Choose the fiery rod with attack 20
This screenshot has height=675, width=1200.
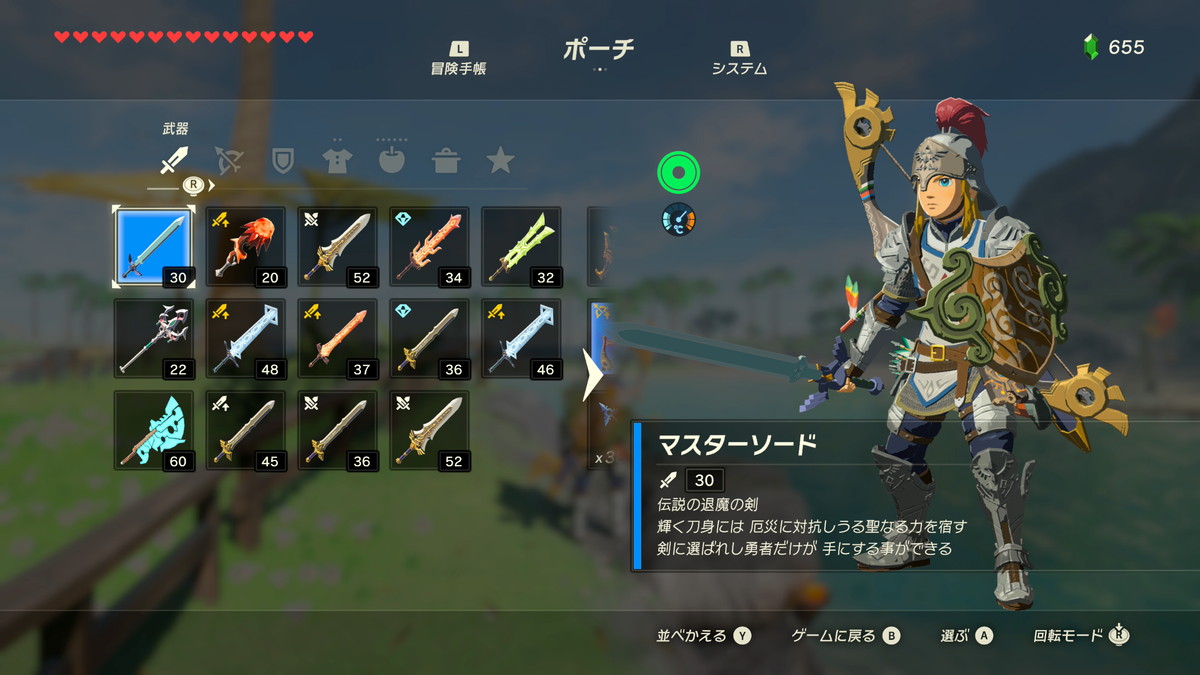[x=246, y=247]
